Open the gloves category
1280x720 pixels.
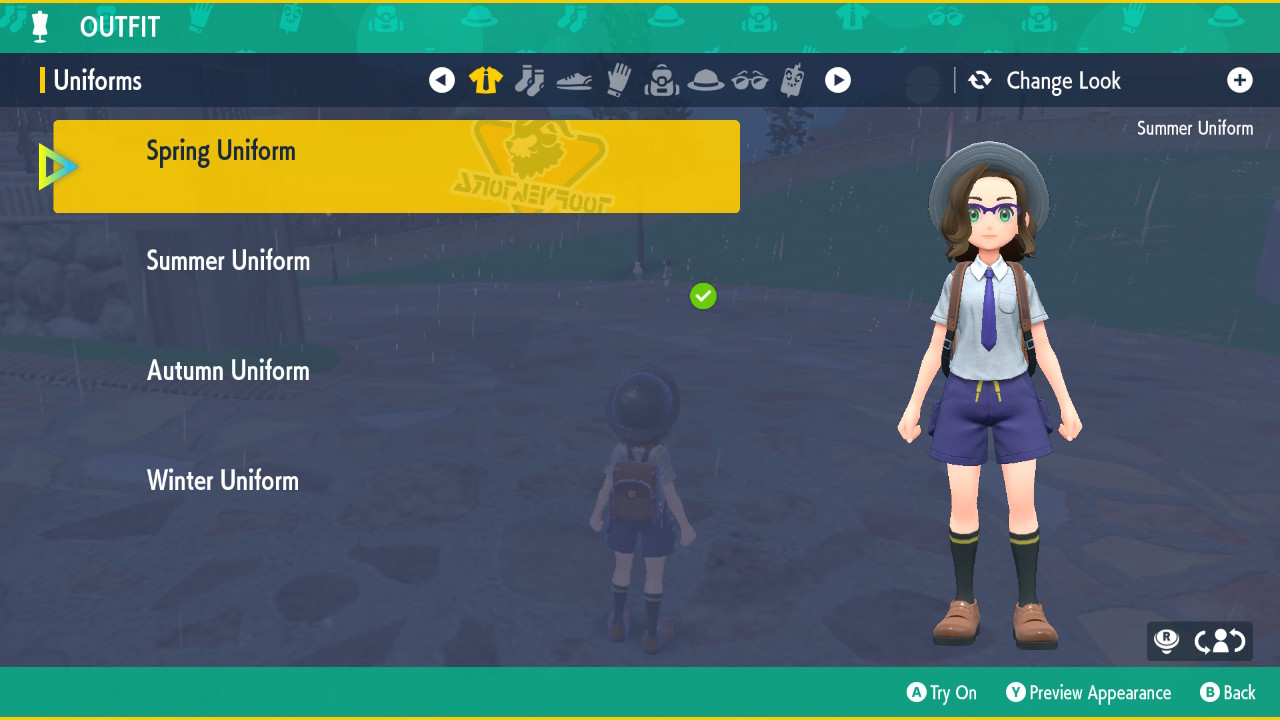[x=617, y=80]
